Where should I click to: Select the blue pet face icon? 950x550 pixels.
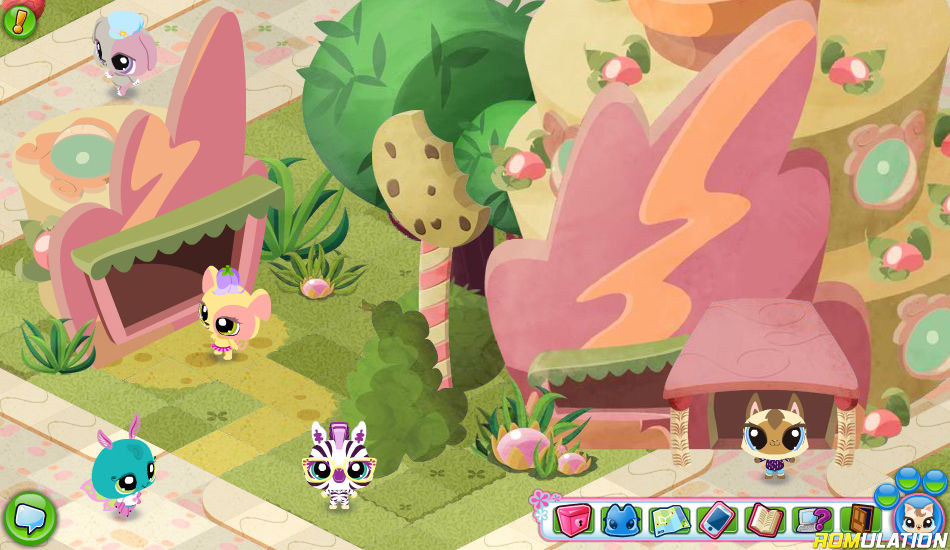coord(621,519)
